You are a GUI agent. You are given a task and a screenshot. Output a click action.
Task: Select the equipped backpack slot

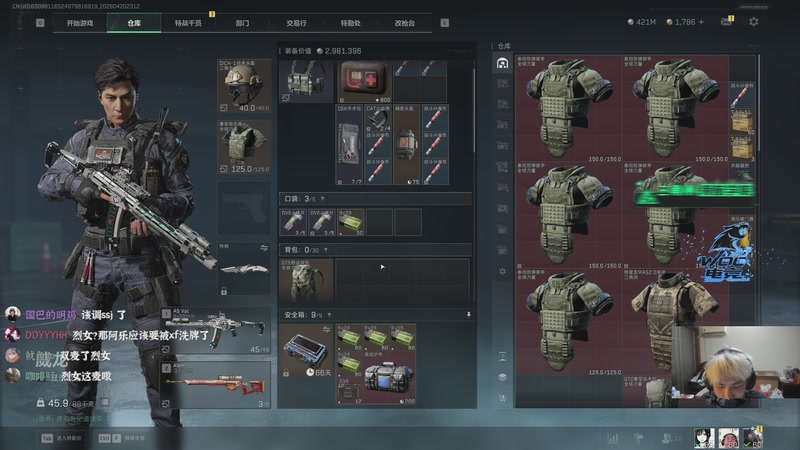click(x=304, y=281)
